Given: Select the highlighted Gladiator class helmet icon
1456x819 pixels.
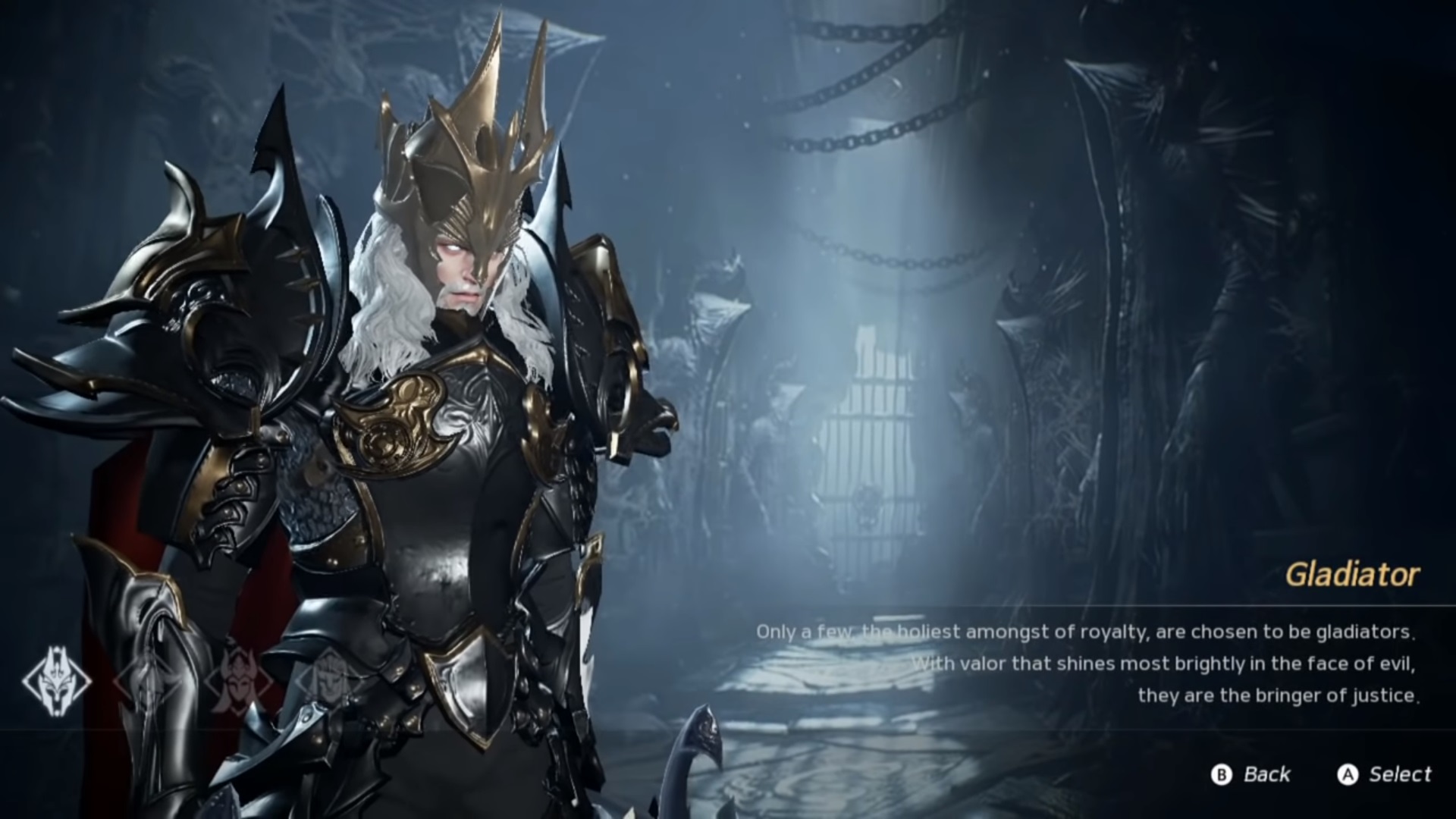Looking at the screenshot, I should pos(57,681).
